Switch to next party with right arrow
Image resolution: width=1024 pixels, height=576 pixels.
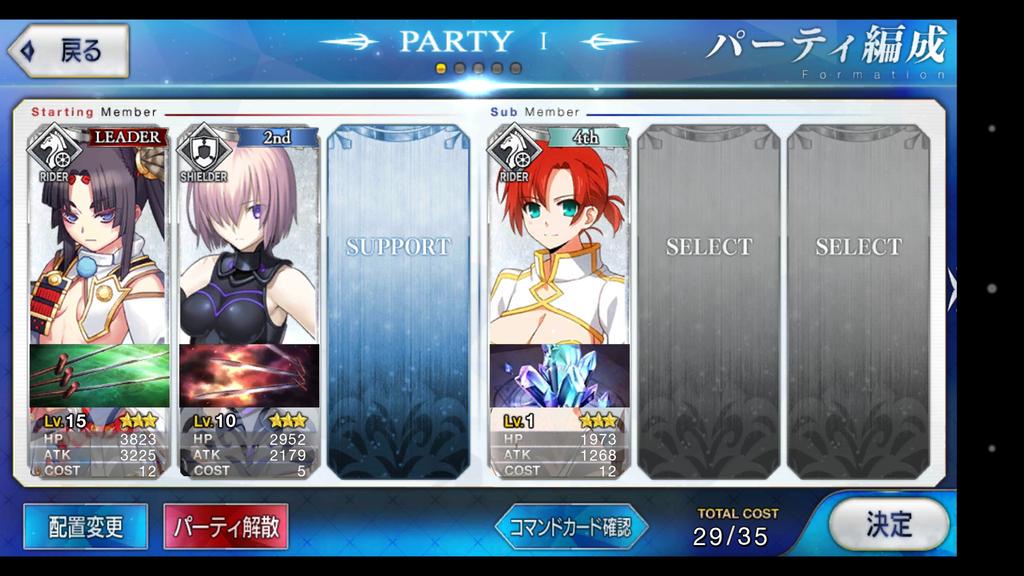(951, 289)
